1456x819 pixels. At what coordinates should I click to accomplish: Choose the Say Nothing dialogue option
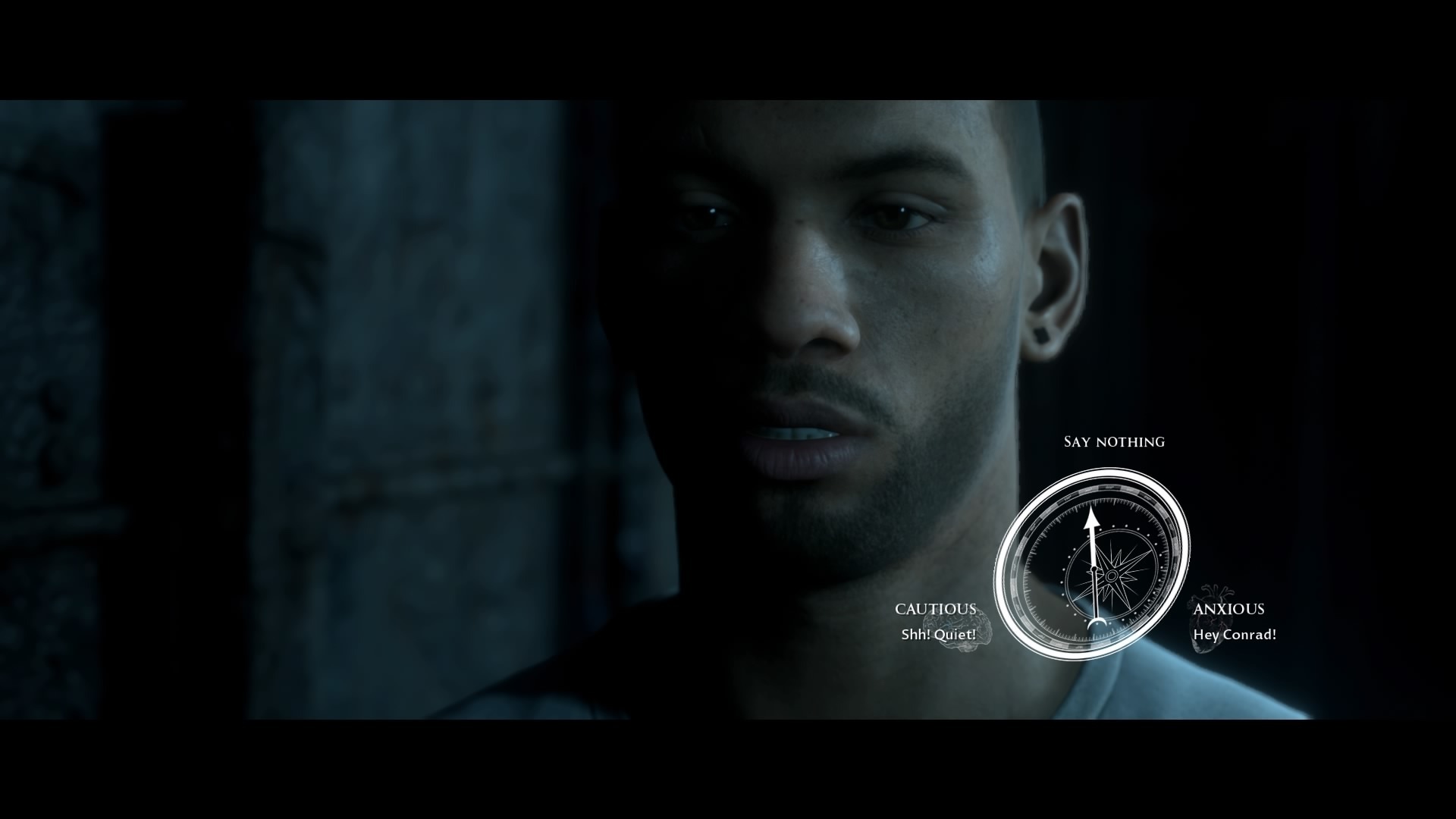pos(1114,441)
